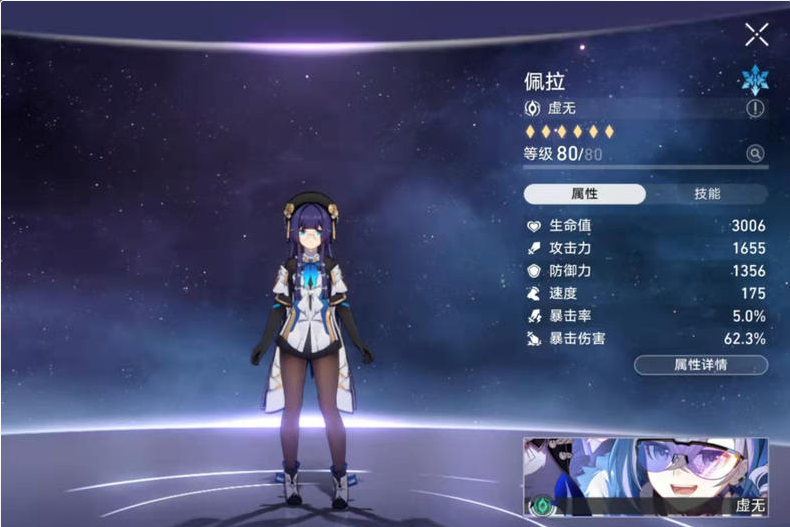Image resolution: width=790 pixels, height=527 pixels.
Task: Open the 虚无 light cone thumbnail
Action: [645, 478]
